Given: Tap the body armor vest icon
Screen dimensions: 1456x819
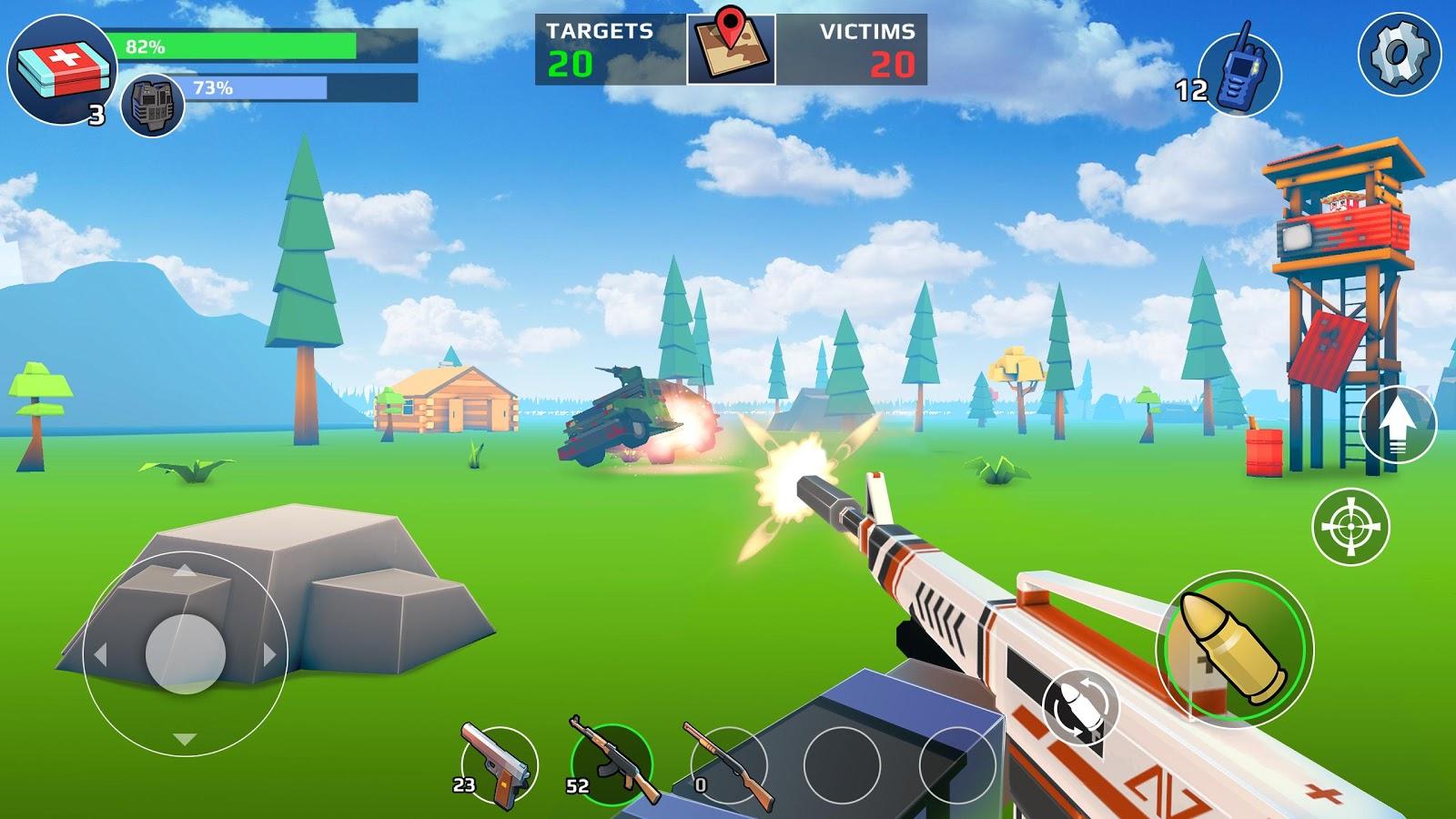Looking at the screenshot, I should [x=152, y=107].
